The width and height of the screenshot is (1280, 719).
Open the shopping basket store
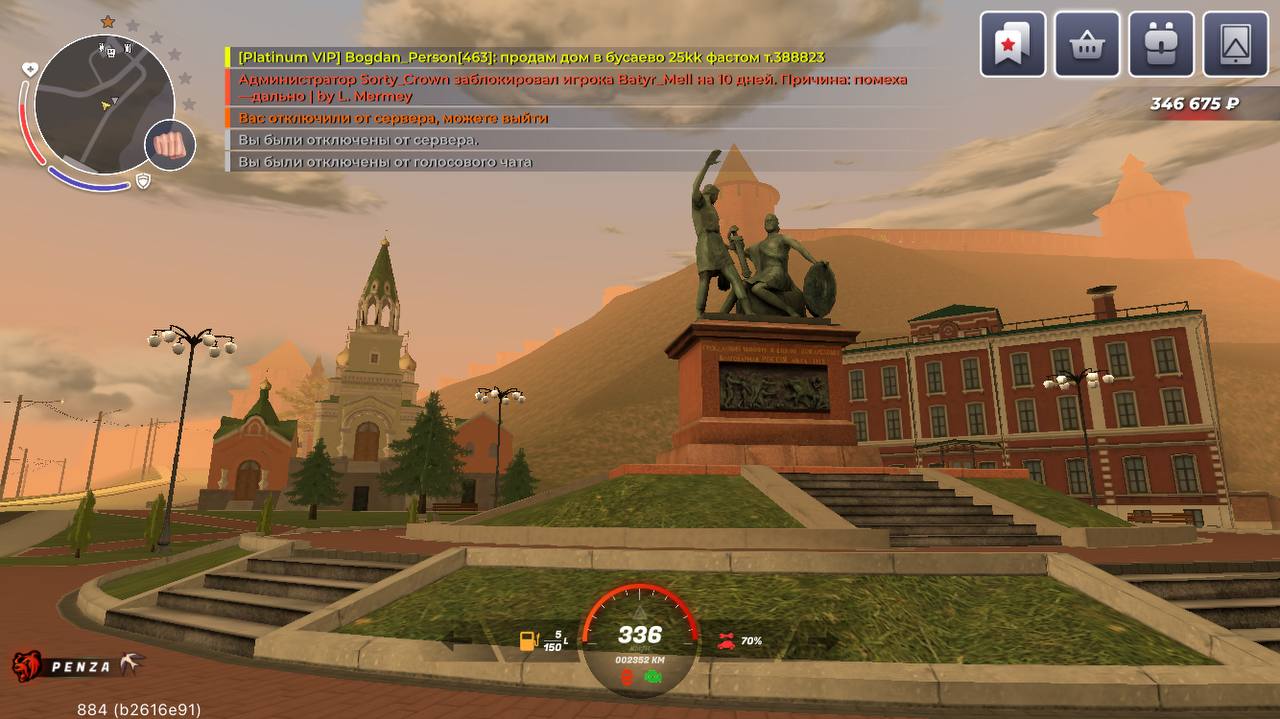pyautogui.click(x=1087, y=44)
